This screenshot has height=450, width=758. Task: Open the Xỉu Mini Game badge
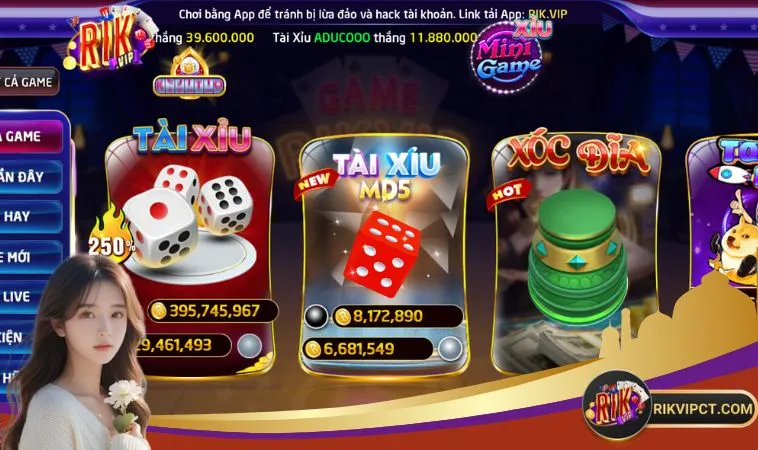pos(508,57)
